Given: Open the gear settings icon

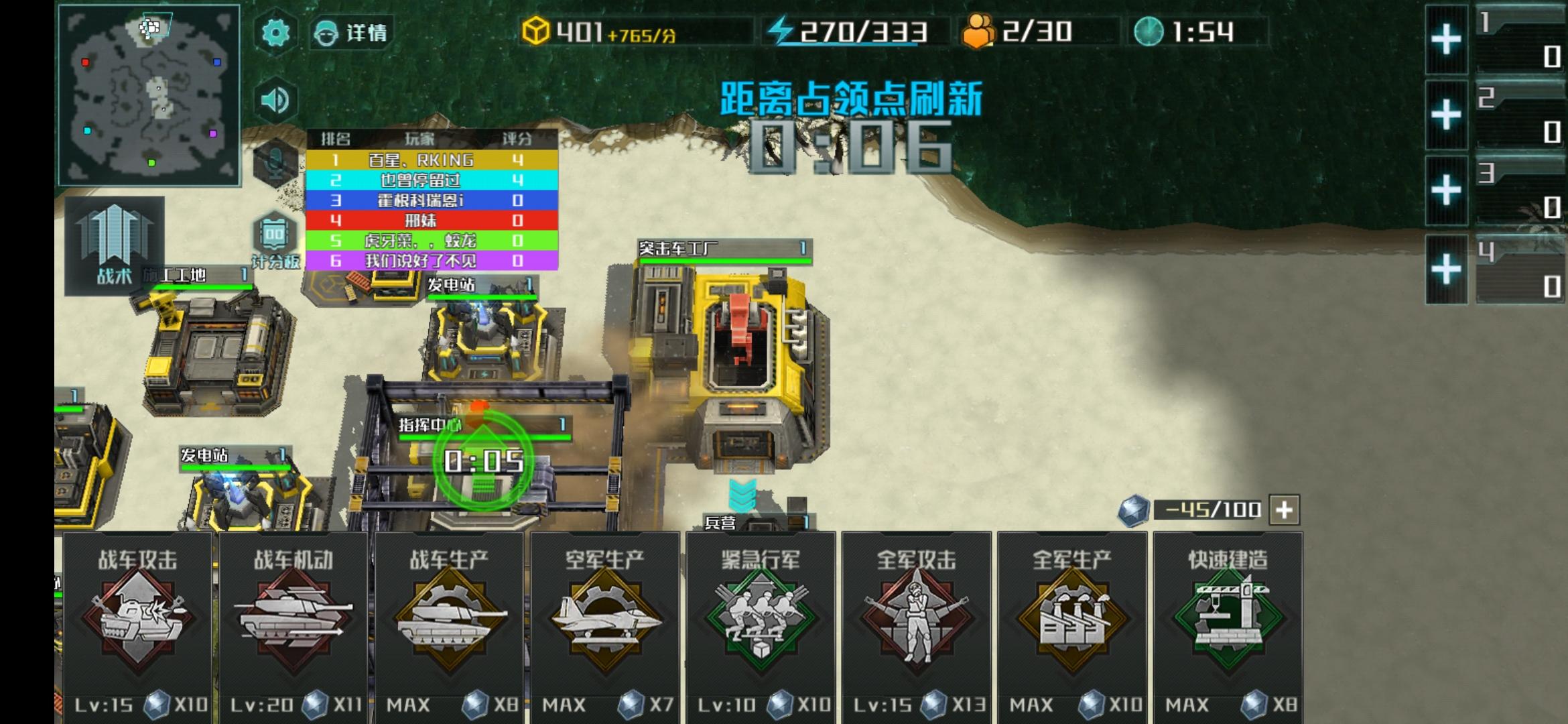Looking at the screenshot, I should 275,32.
